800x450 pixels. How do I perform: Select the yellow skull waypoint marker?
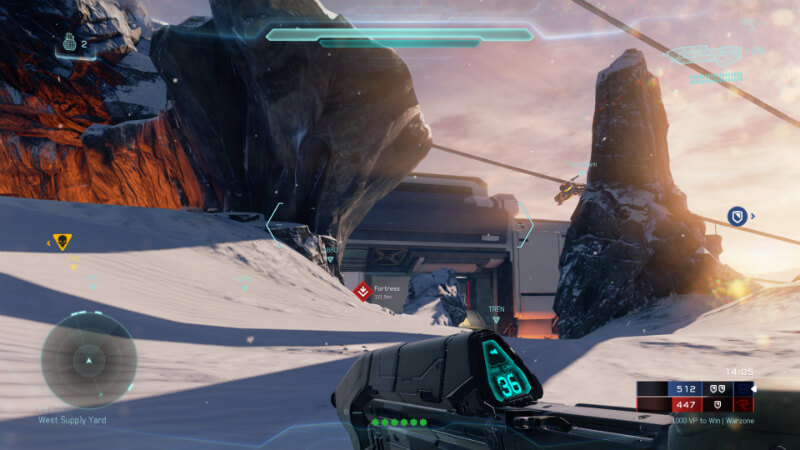click(x=62, y=242)
